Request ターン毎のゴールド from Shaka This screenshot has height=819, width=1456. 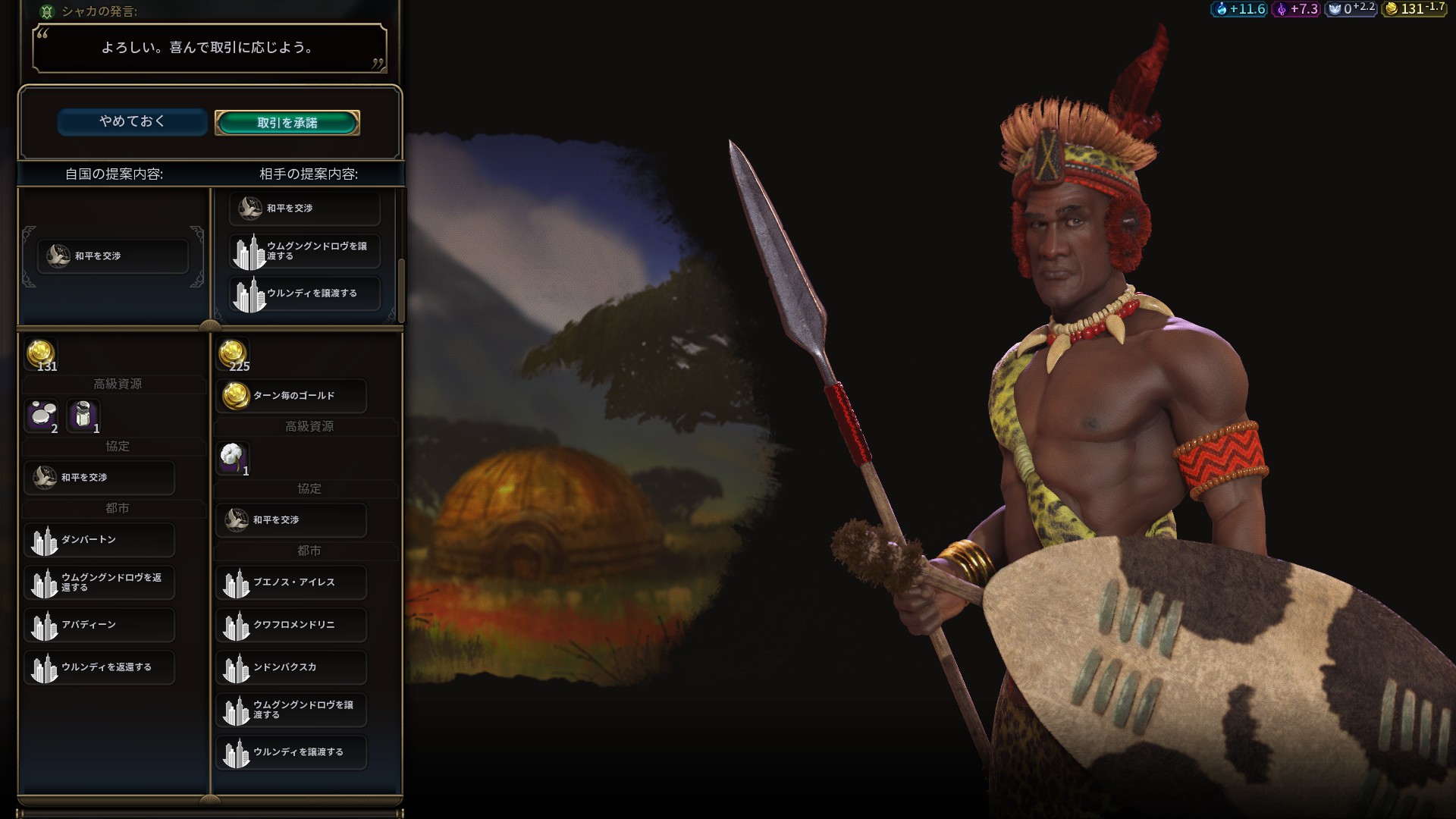(291, 396)
